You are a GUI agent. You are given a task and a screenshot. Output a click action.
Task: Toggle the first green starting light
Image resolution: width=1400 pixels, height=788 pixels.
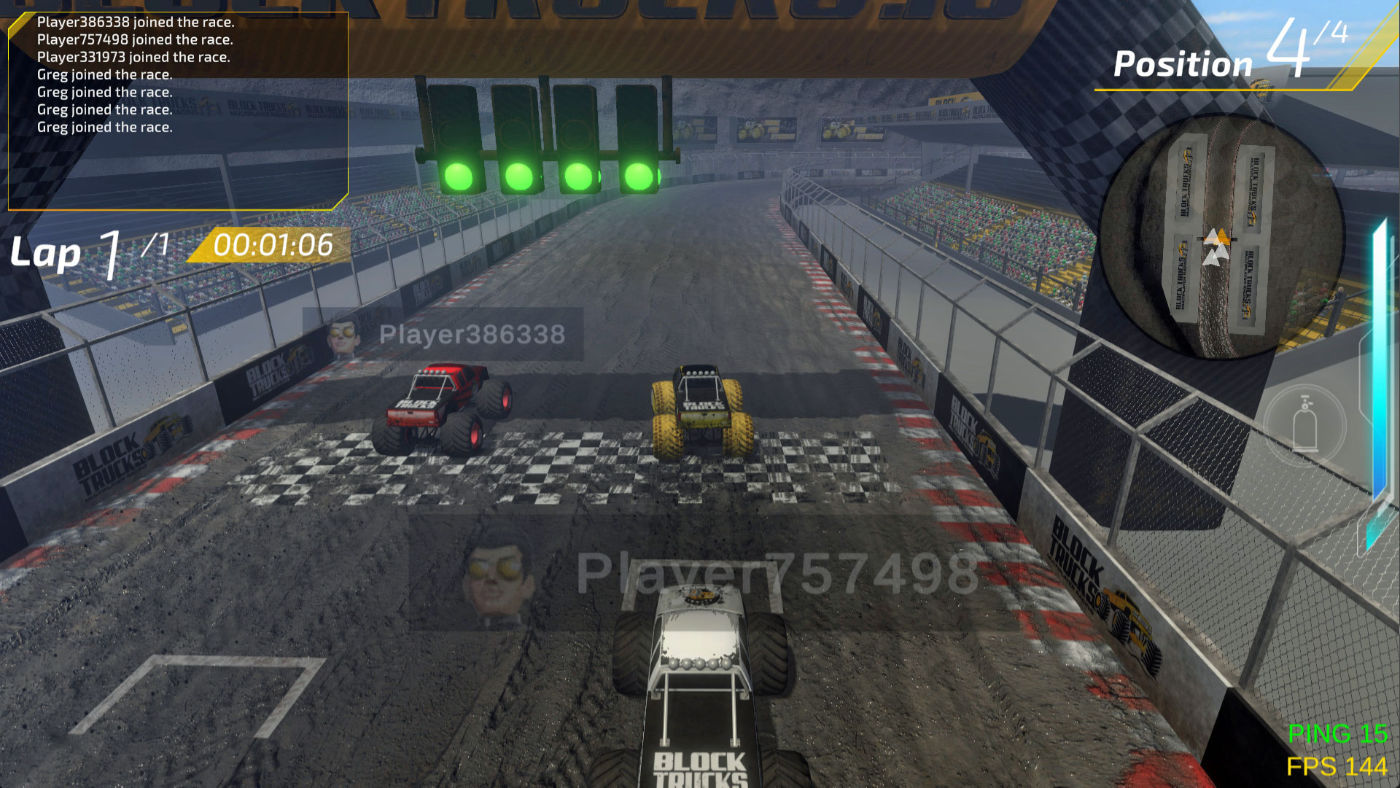460,177
